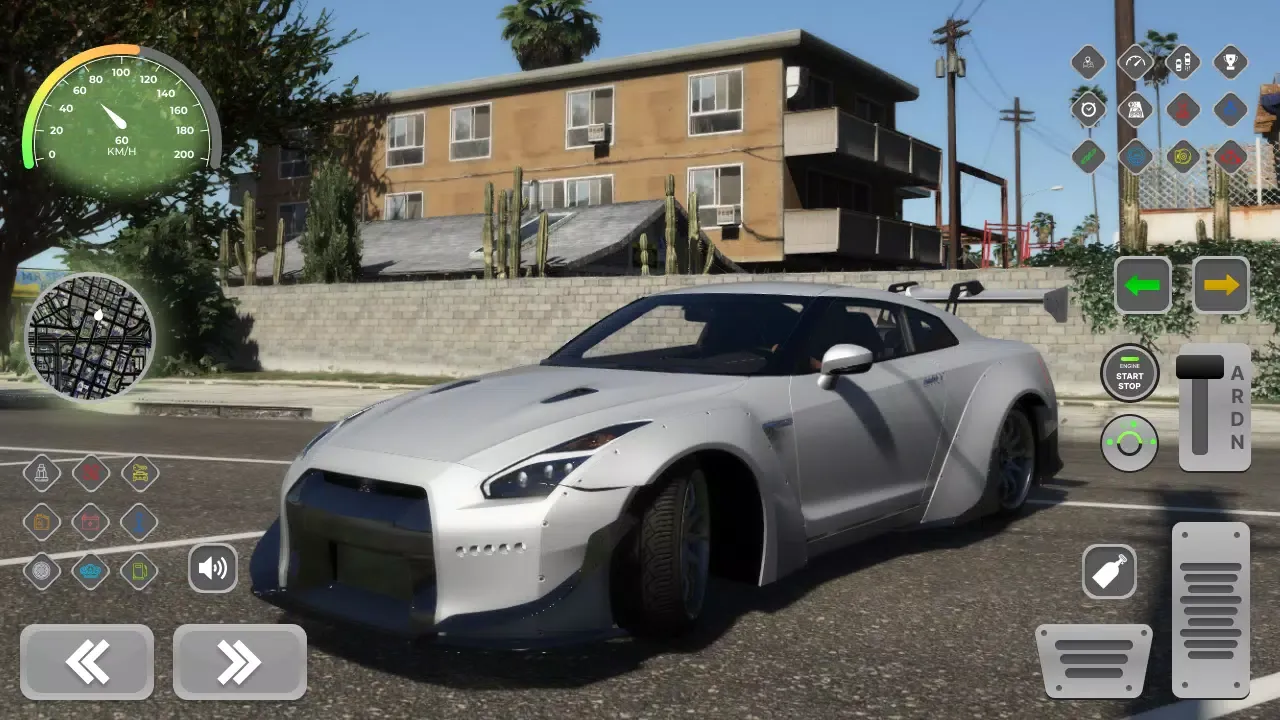The height and width of the screenshot is (720, 1280).
Task: Toggle the headlights dial control
Action: pyautogui.click(x=1130, y=440)
